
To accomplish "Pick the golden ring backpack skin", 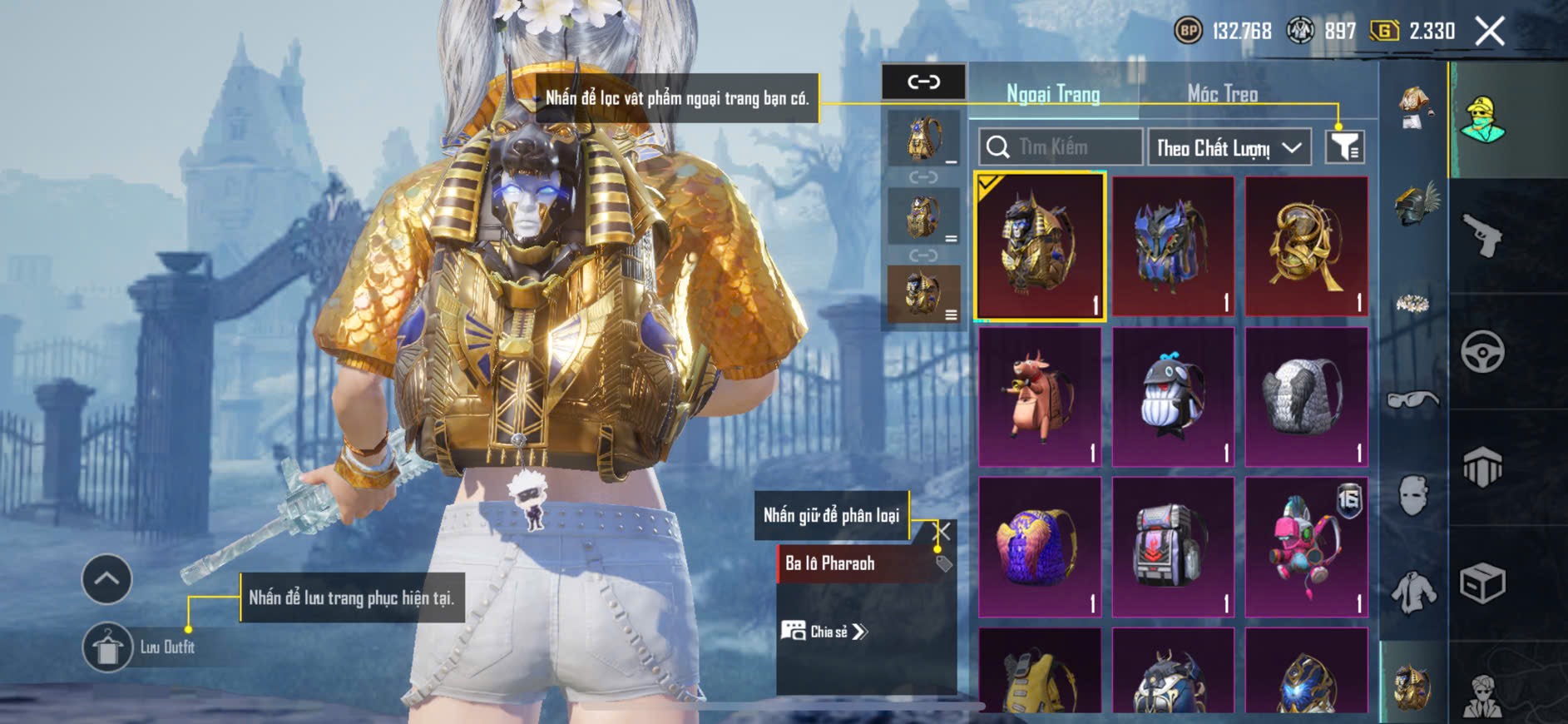I will 1306,246.
